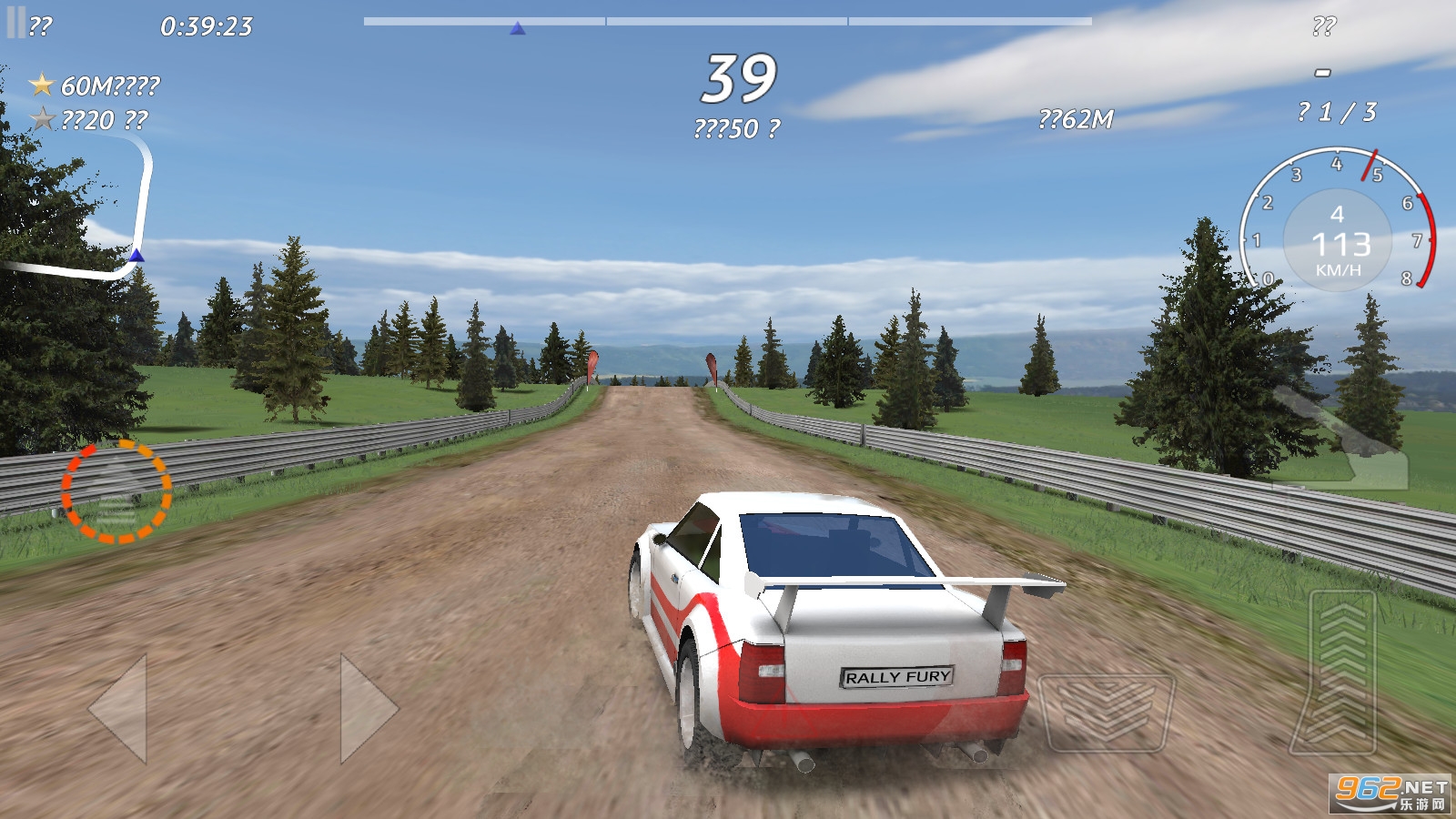Tap the brake pedal

[x=1106, y=712]
